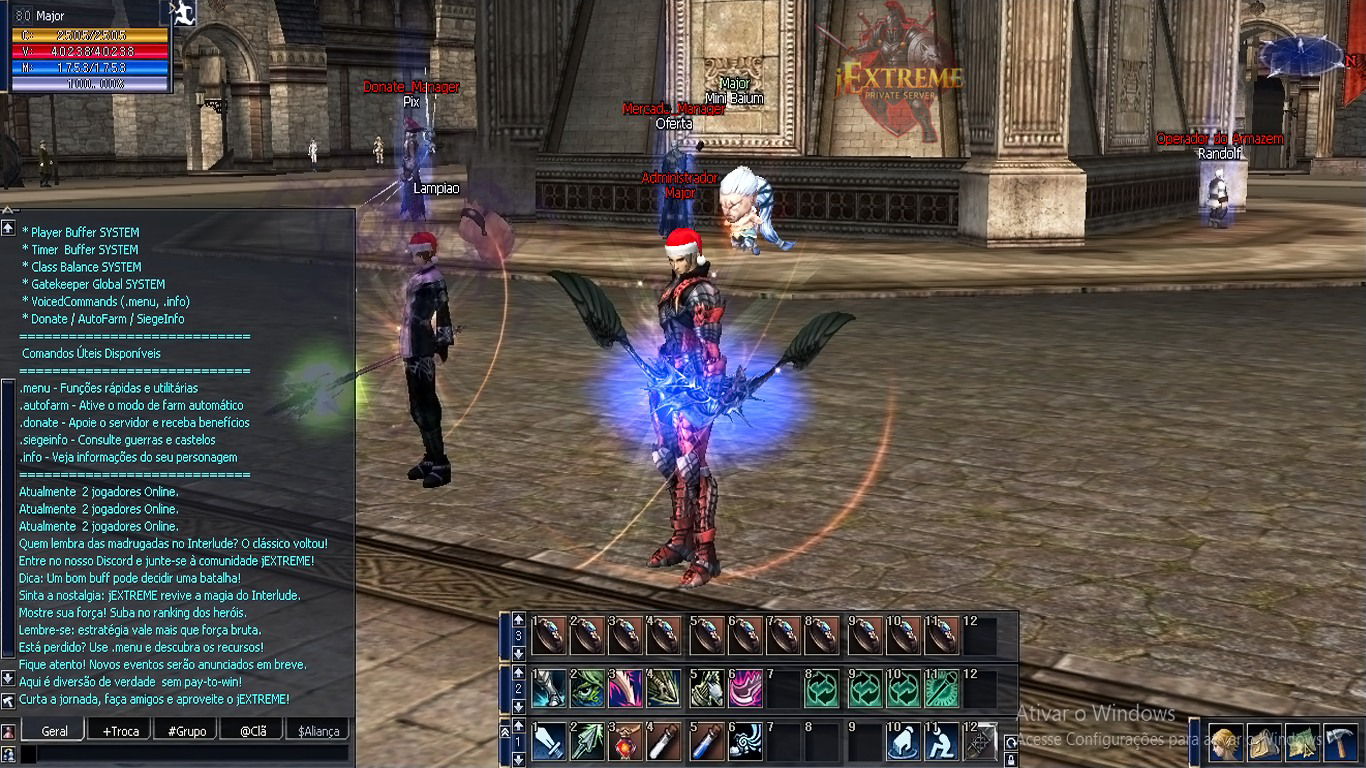The width and height of the screenshot is (1366, 768).
Task: Activate the blue wind swirl skill
Action: point(745,743)
